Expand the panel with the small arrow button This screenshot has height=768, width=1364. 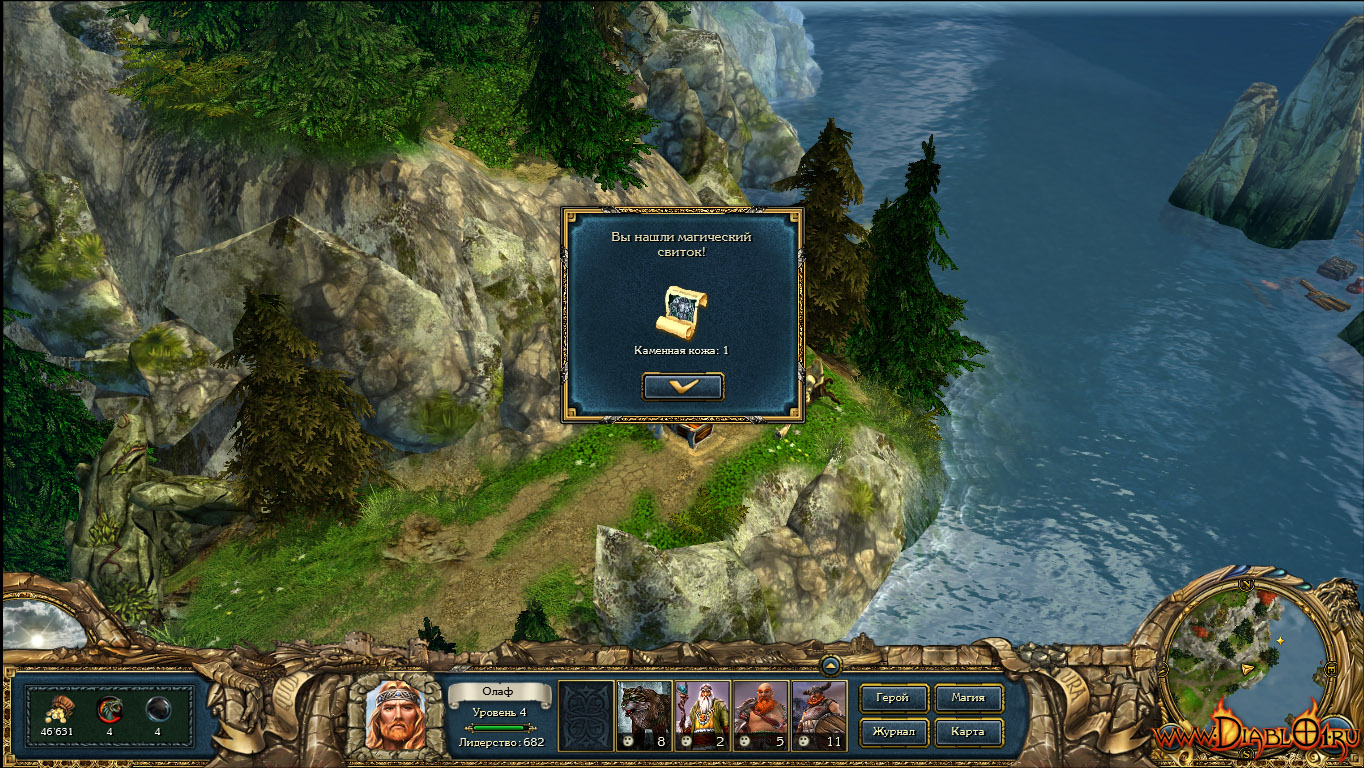(x=831, y=664)
